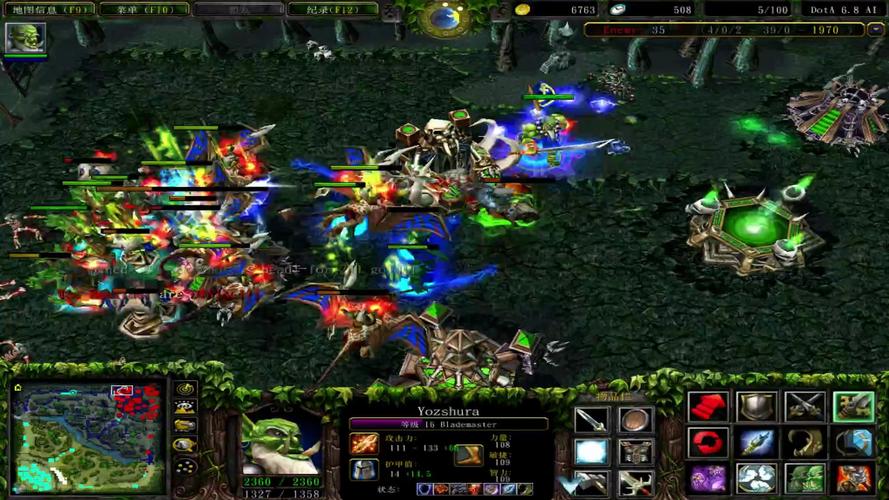Activate the red circular Stop command
The image size is (889, 500).
pos(707,442)
